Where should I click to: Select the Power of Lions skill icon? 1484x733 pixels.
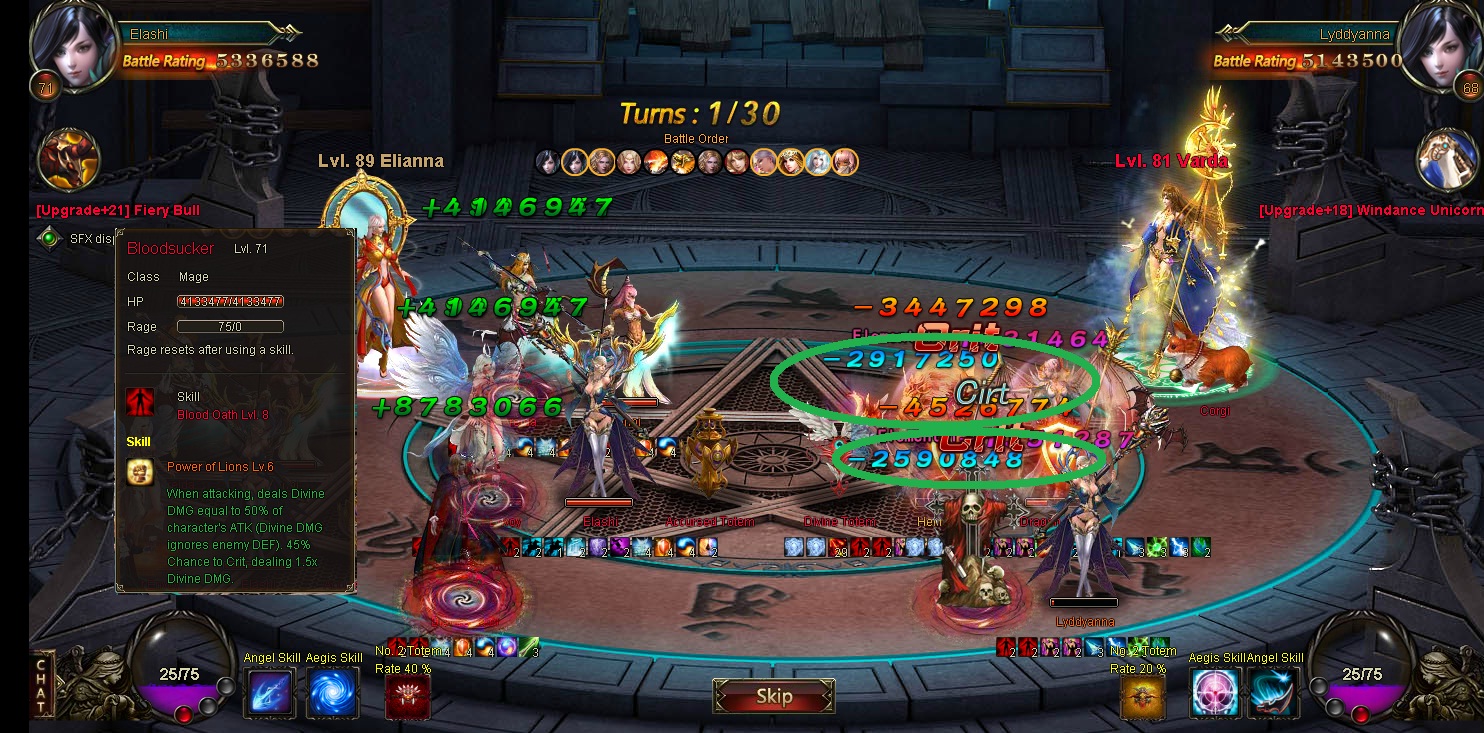pos(140,472)
